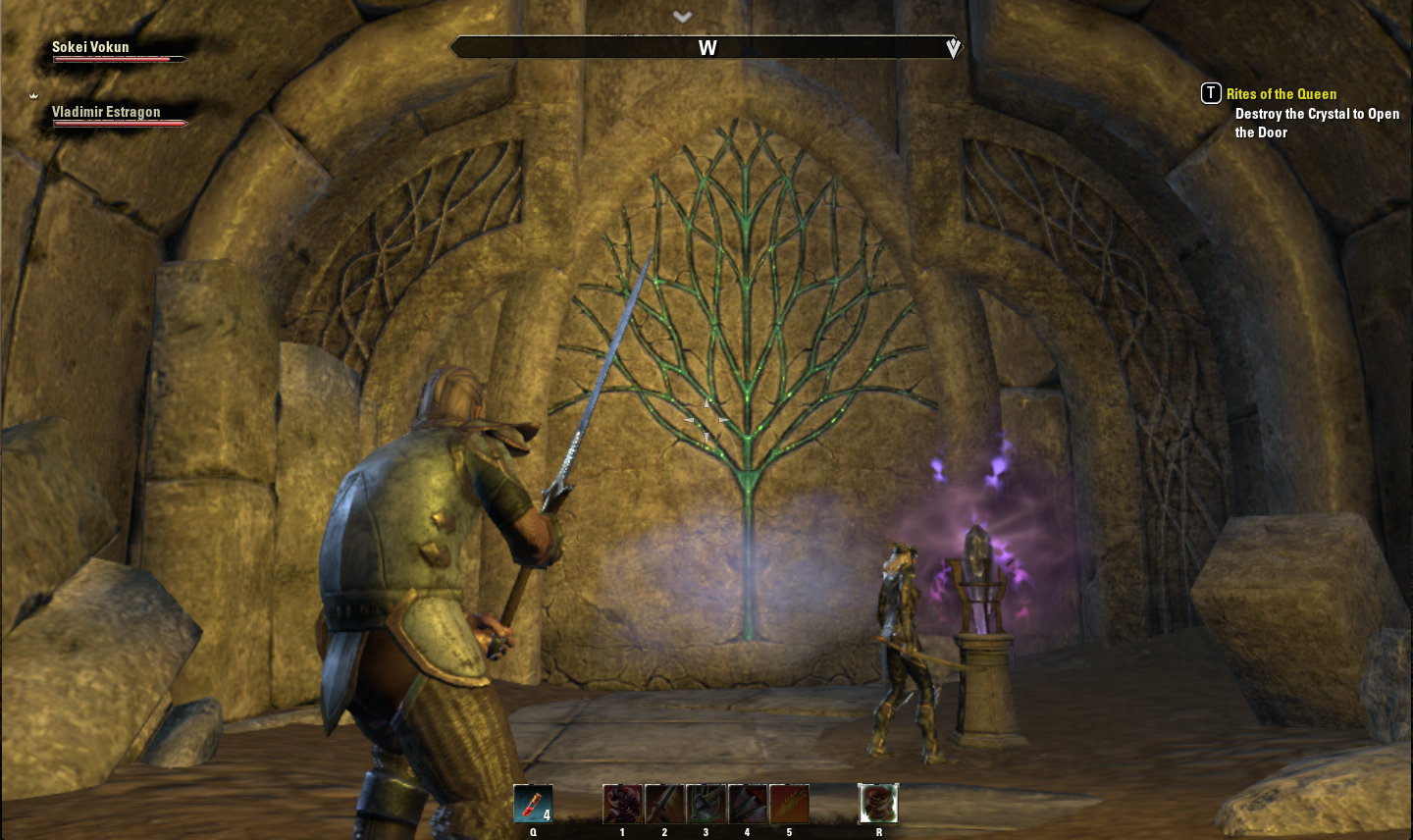Activate the greatsword strike ability in slot 2
This screenshot has width=1413, height=840.
[664, 804]
